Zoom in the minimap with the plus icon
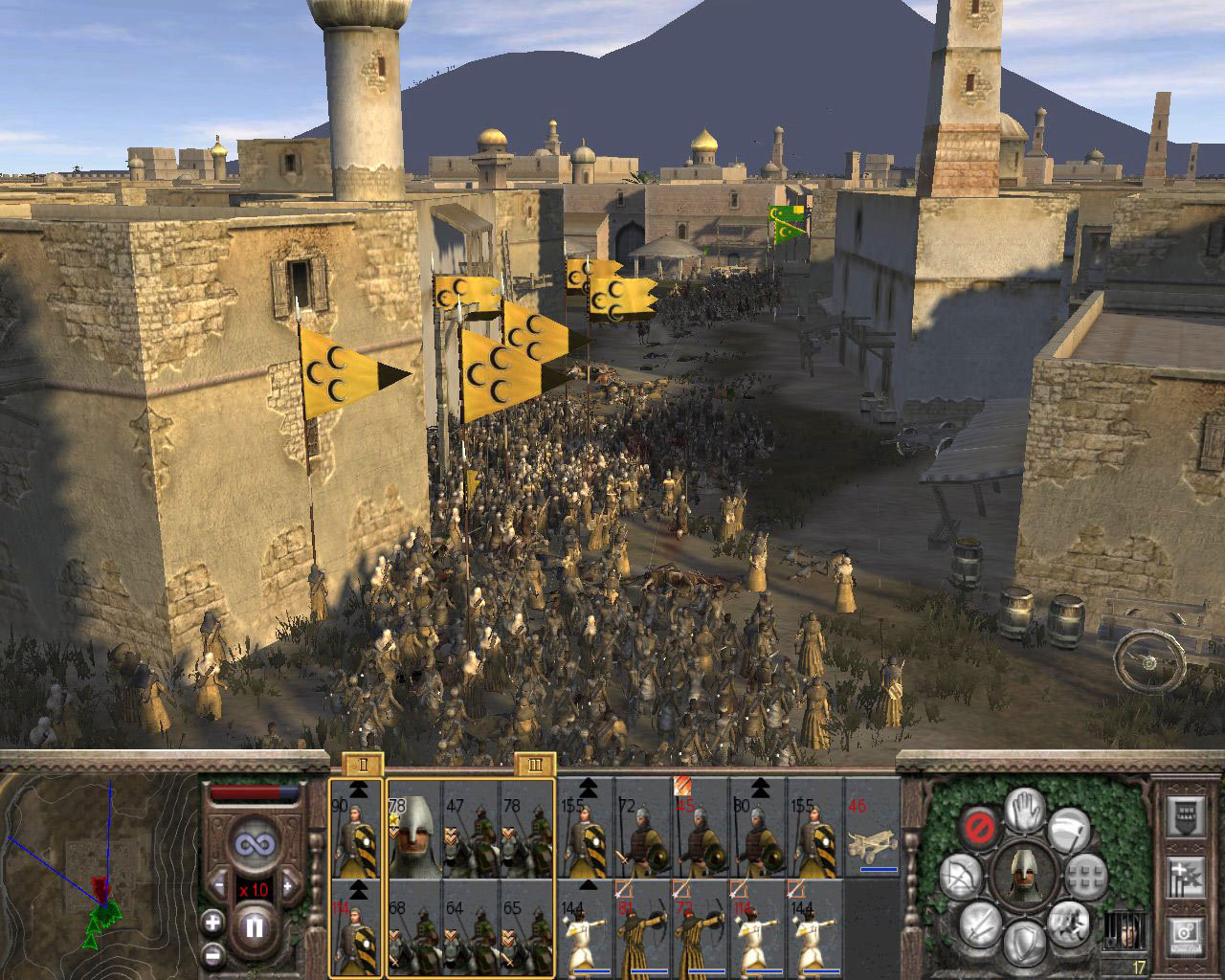Viewport: 1225px width, 980px height. pyautogui.click(x=212, y=923)
